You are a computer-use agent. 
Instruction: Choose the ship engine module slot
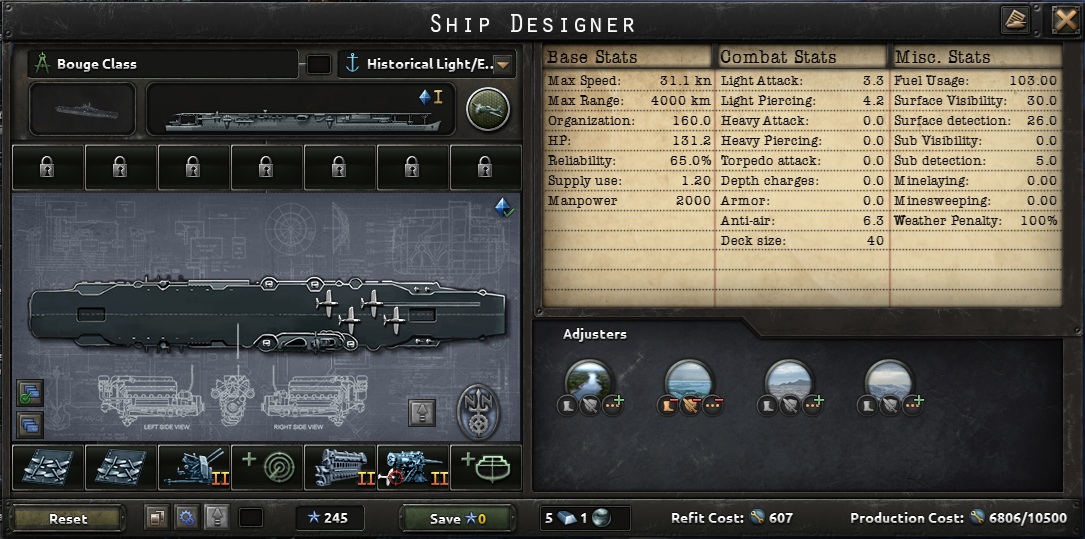[340, 468]
